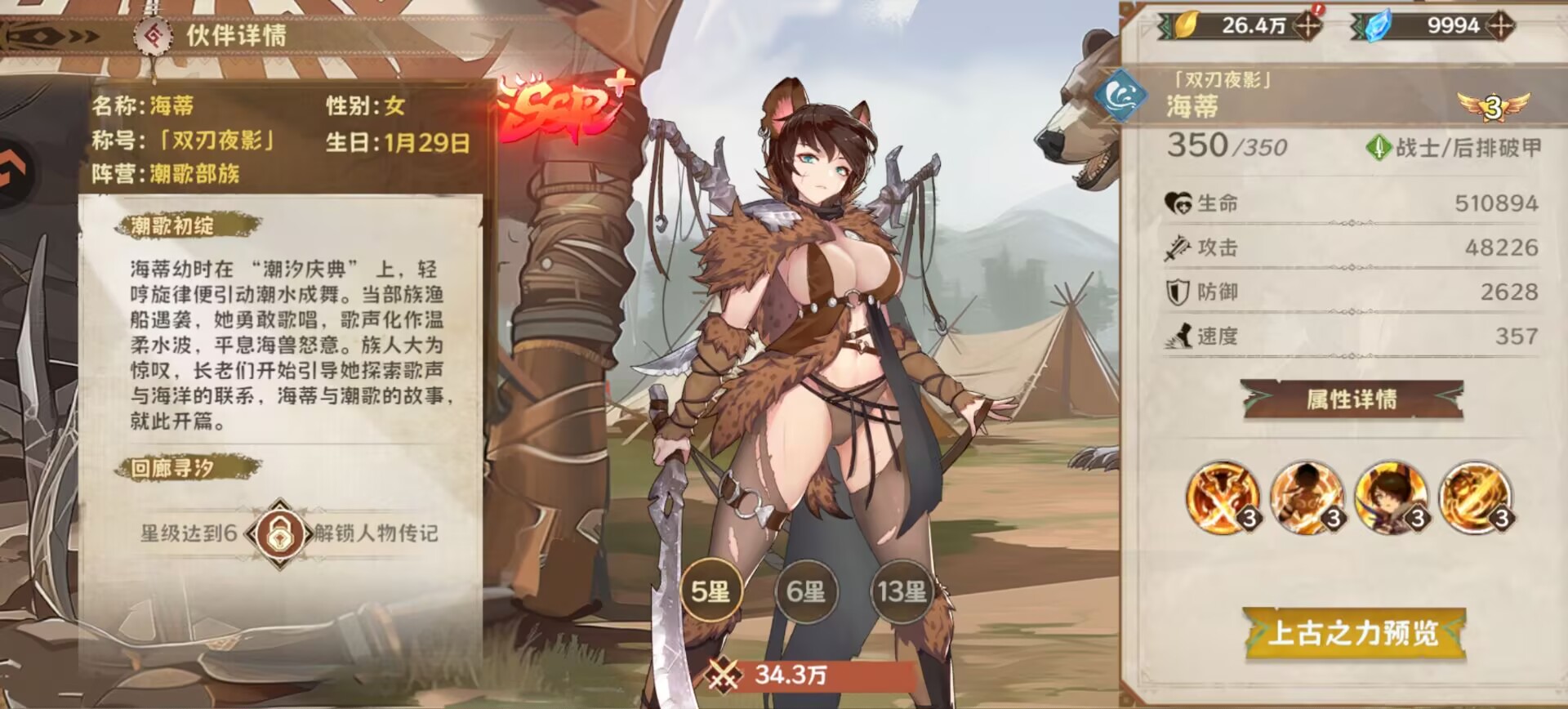Select the 5星 star preview

coord(710,591)
